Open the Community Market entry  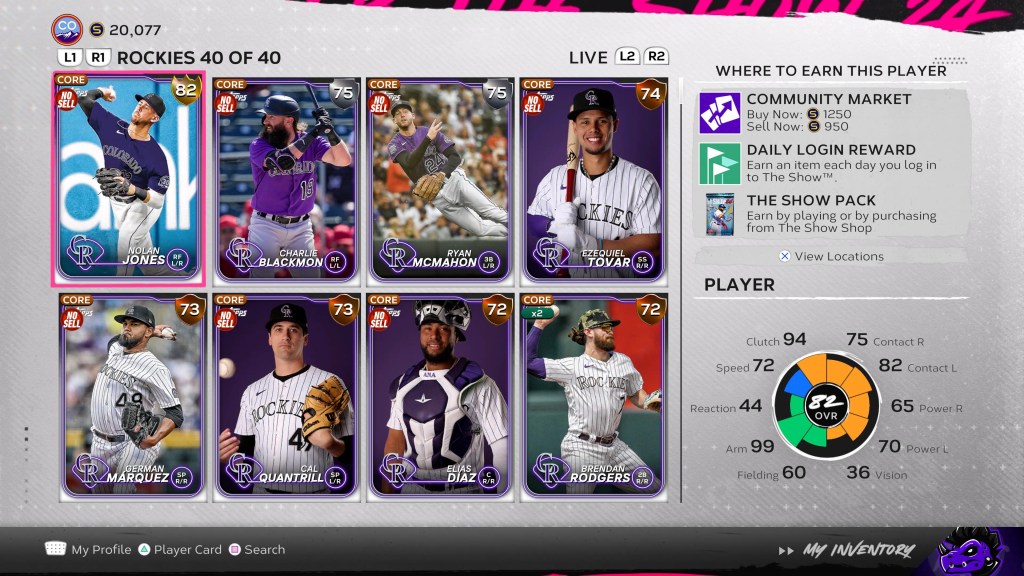coord(828,113)
